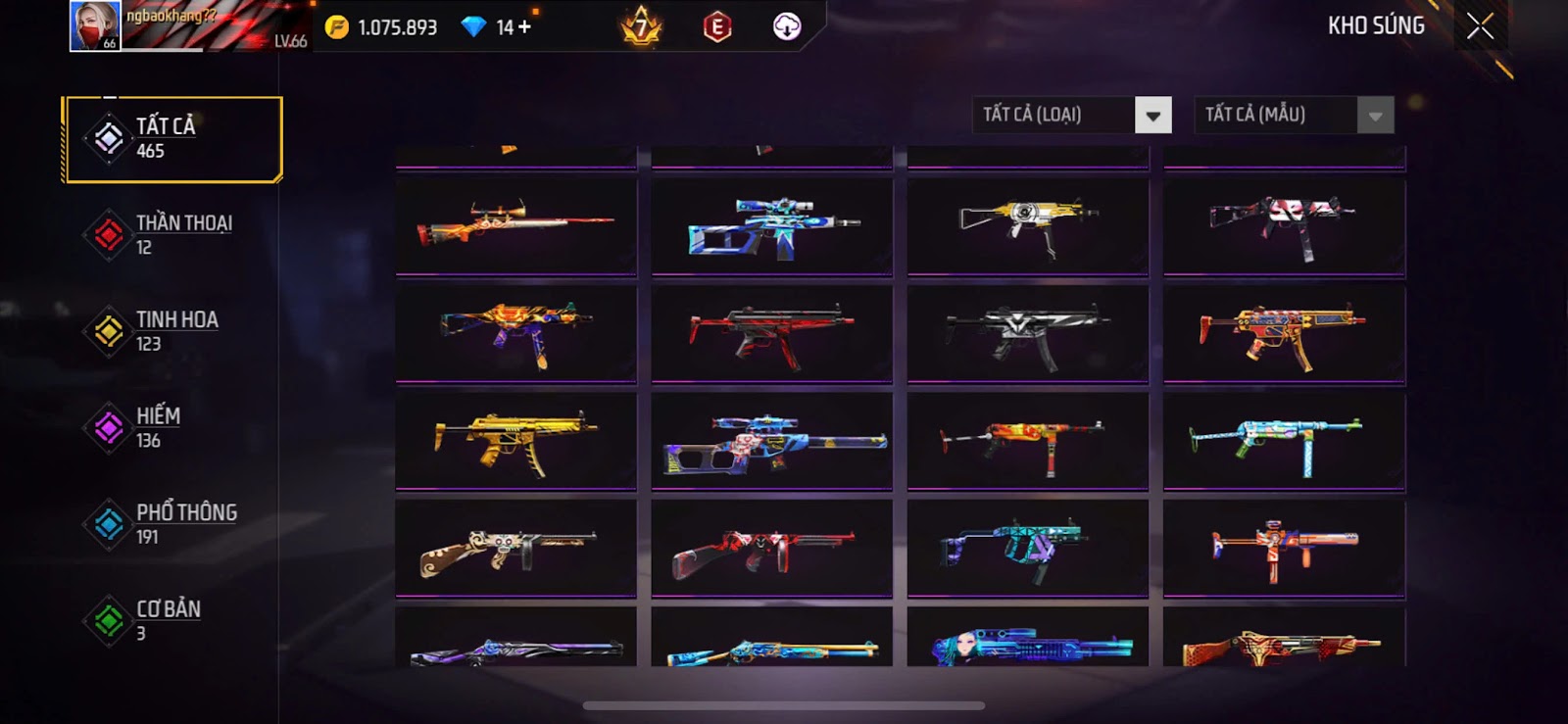The width and height of the screenshot is (1568, 724).
Task: Pick the all-gold MP5 skin
Action: pyautogui.click(x=515, y=441)
